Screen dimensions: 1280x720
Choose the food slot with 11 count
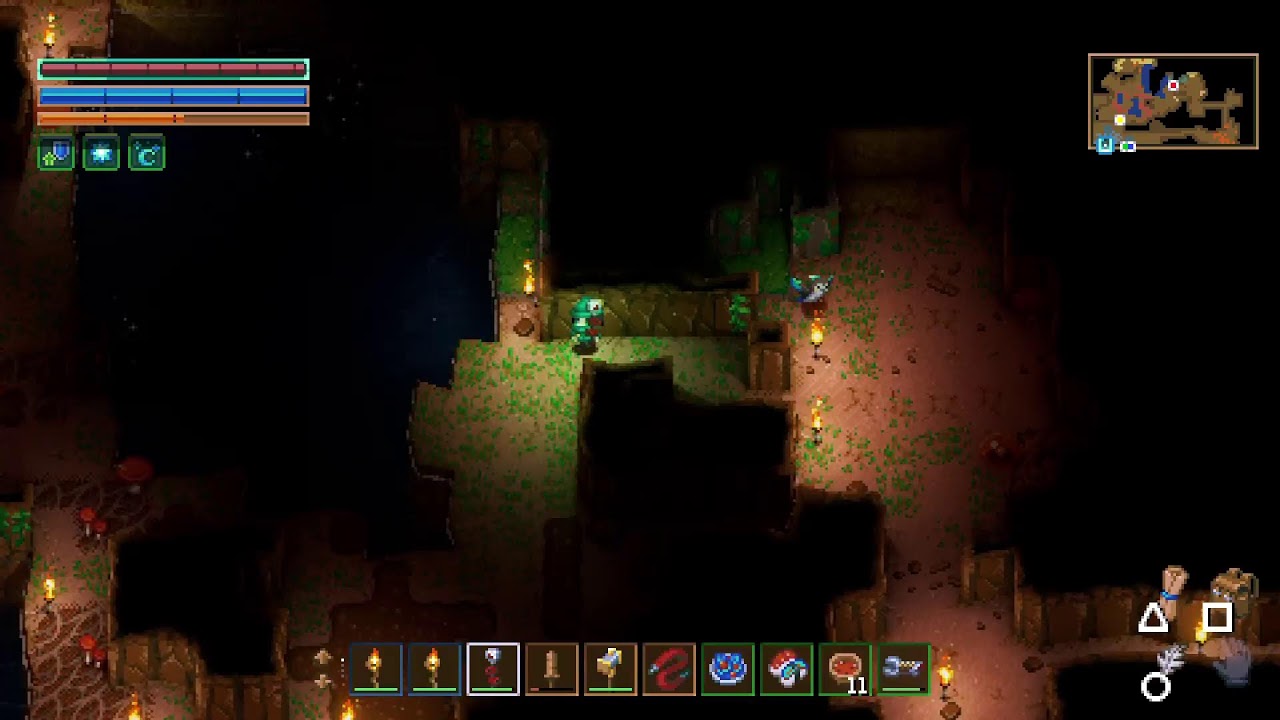click(845, 669)
